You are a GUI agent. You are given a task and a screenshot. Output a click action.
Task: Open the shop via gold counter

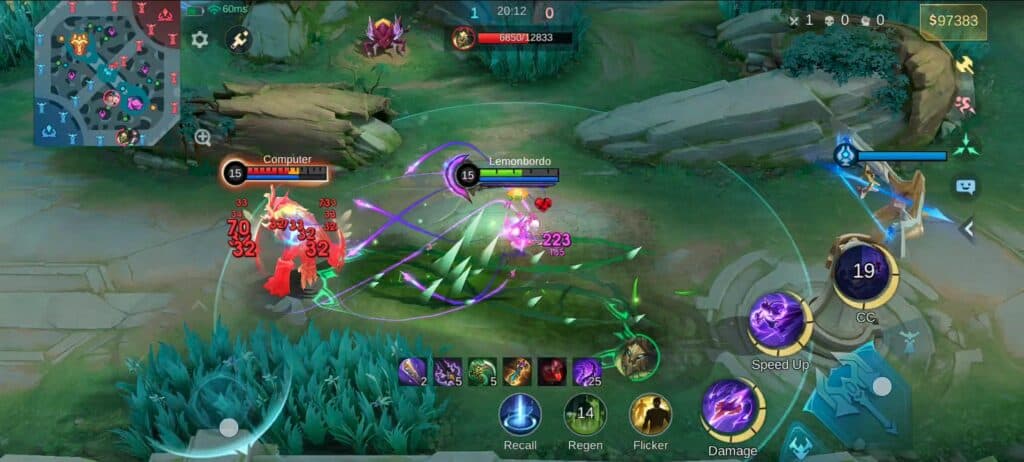pyautogui.click(x=953, y=21)
